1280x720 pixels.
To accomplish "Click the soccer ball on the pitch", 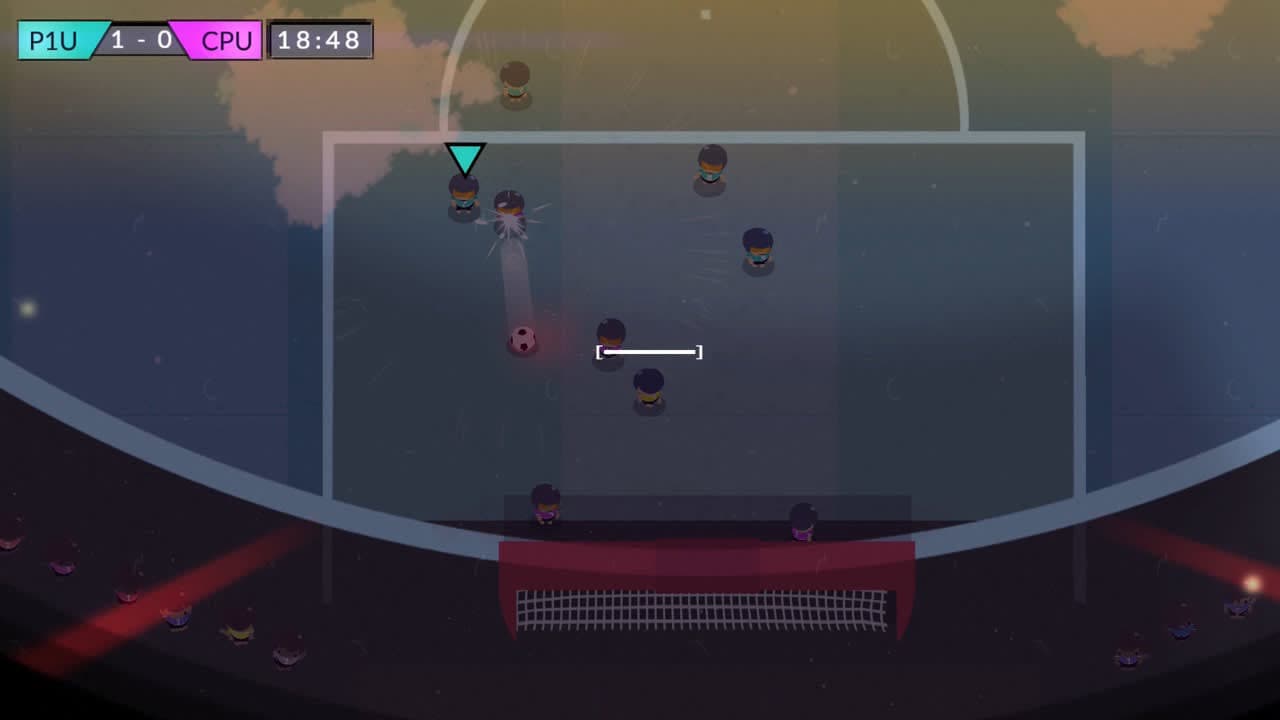I will 521,341.
